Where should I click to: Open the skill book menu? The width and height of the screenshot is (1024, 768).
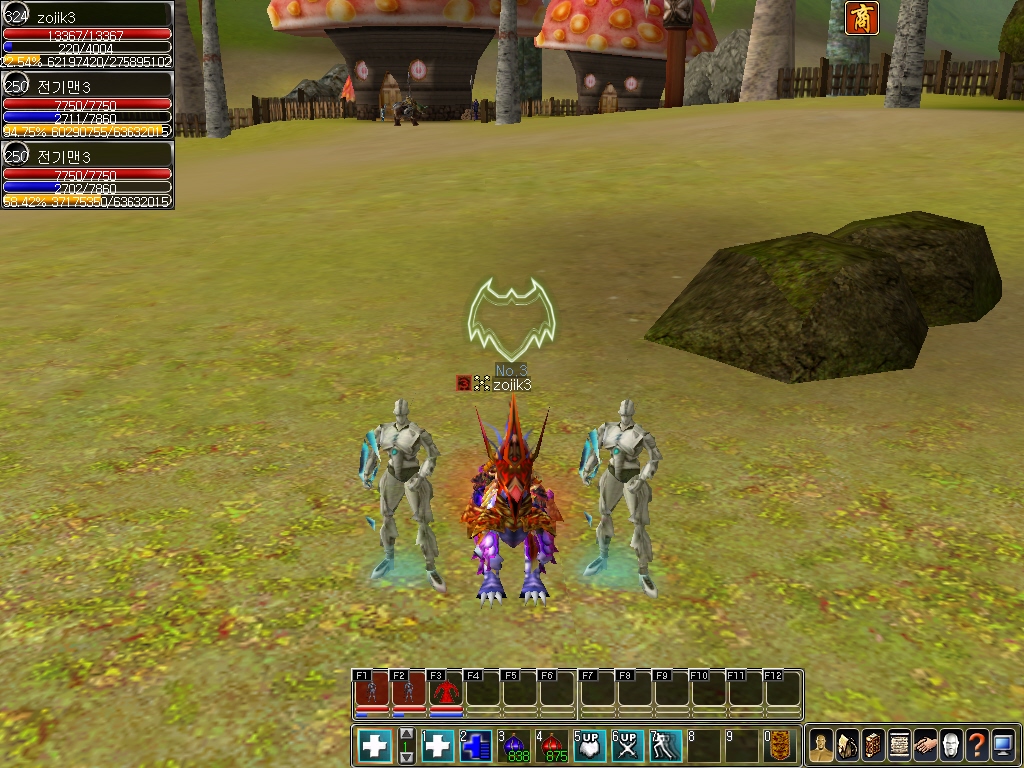pos(873,745)
